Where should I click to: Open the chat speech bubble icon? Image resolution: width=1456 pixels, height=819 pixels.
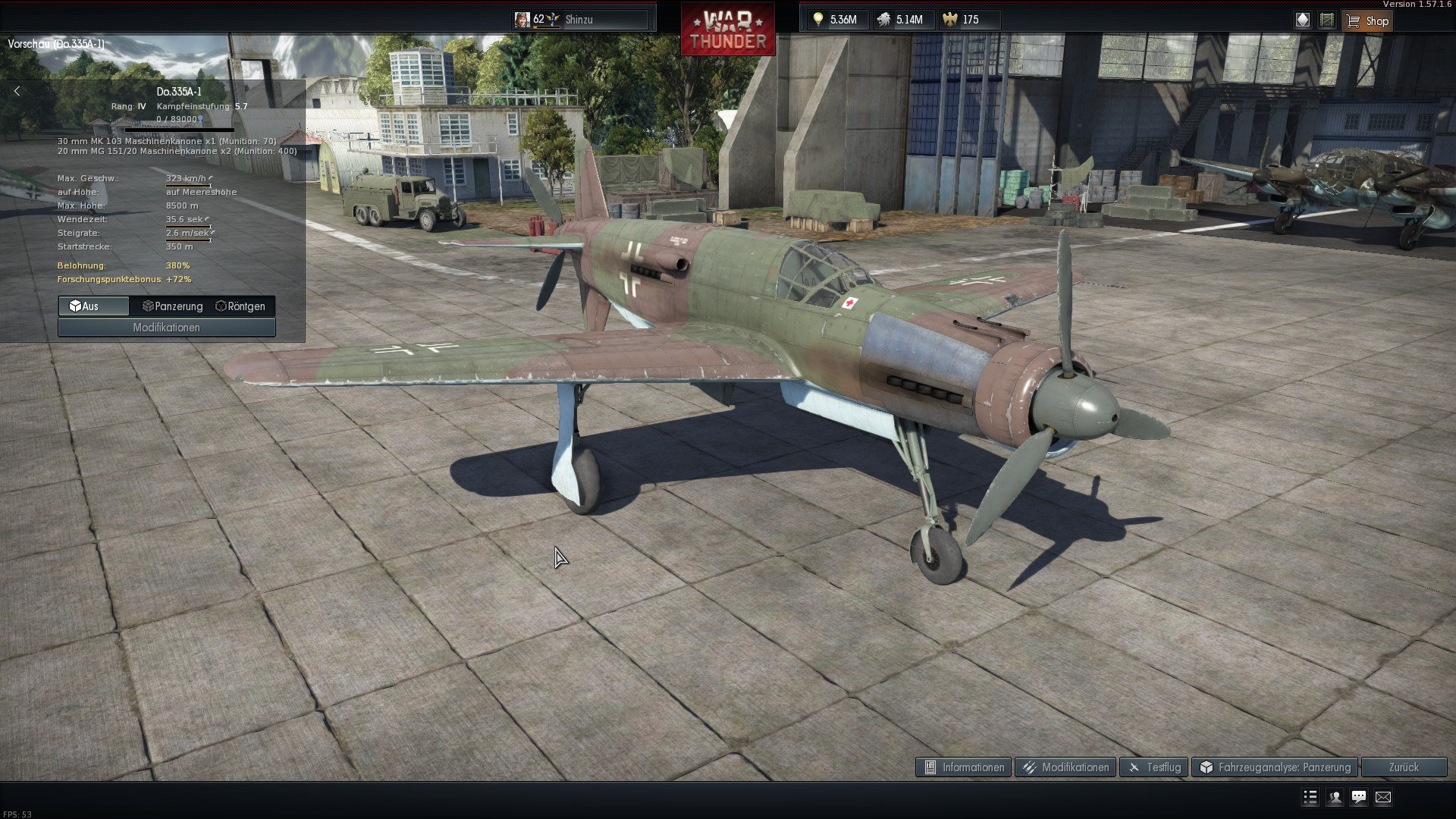coord(1359,797)
